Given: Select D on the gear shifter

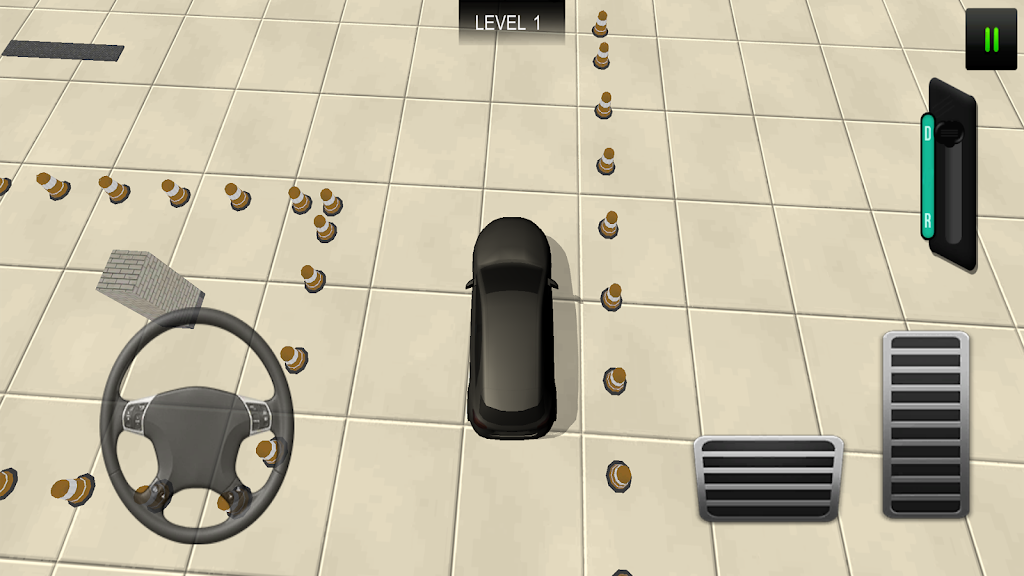Looking at the screenshot, I should tap(928, 132).
